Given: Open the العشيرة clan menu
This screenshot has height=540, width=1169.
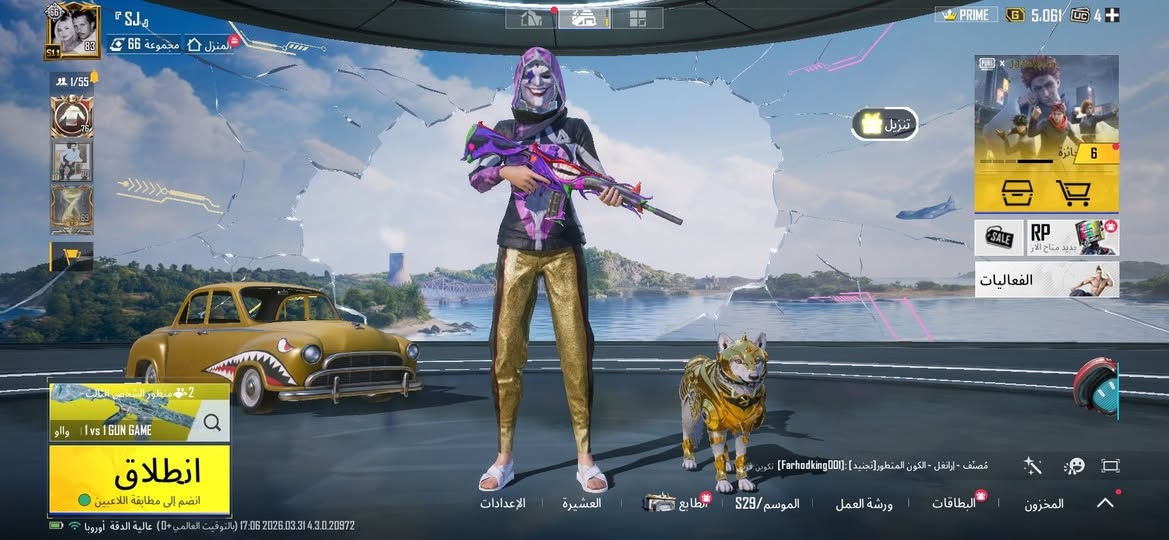Looking at the screenshot, I should [x=581, y=503].
